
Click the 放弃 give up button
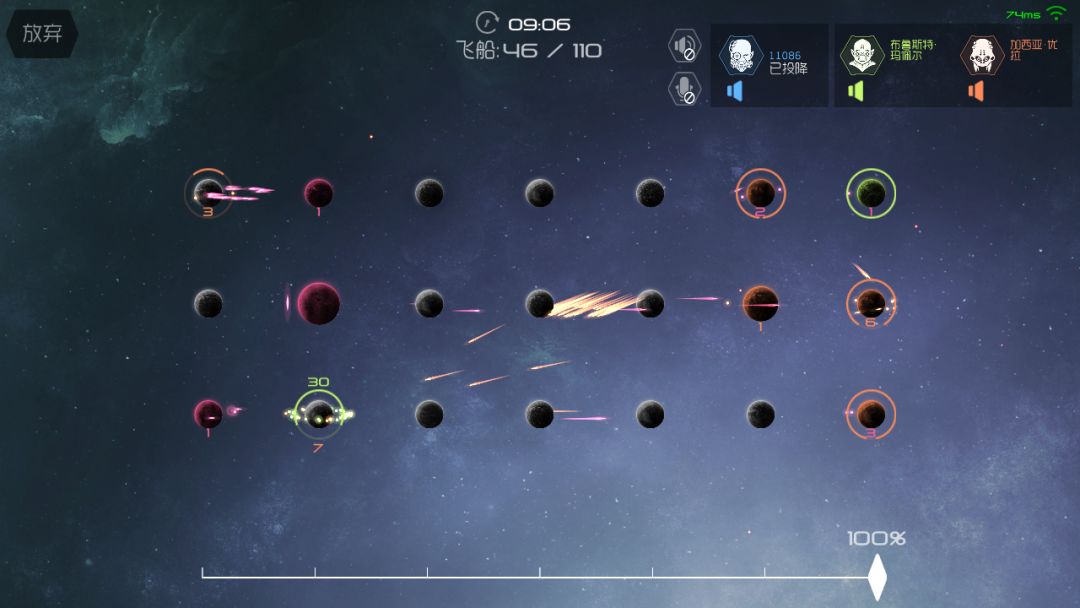[42, 33]
